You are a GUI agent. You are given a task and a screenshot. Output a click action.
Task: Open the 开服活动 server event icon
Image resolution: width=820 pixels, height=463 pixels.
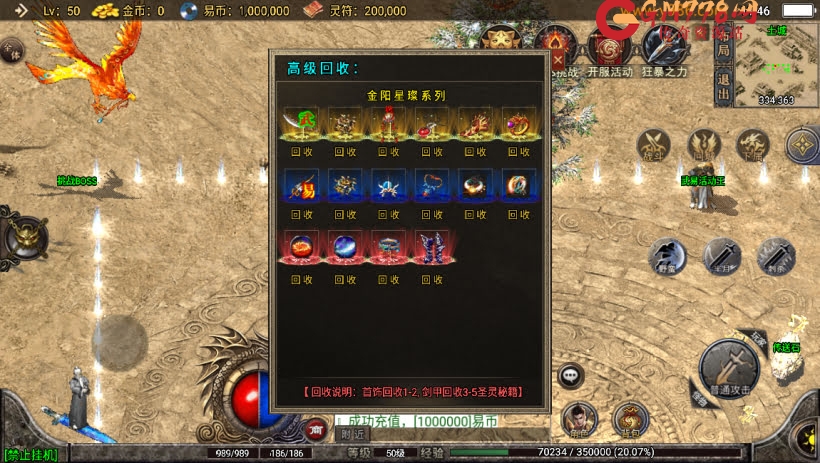609,48
